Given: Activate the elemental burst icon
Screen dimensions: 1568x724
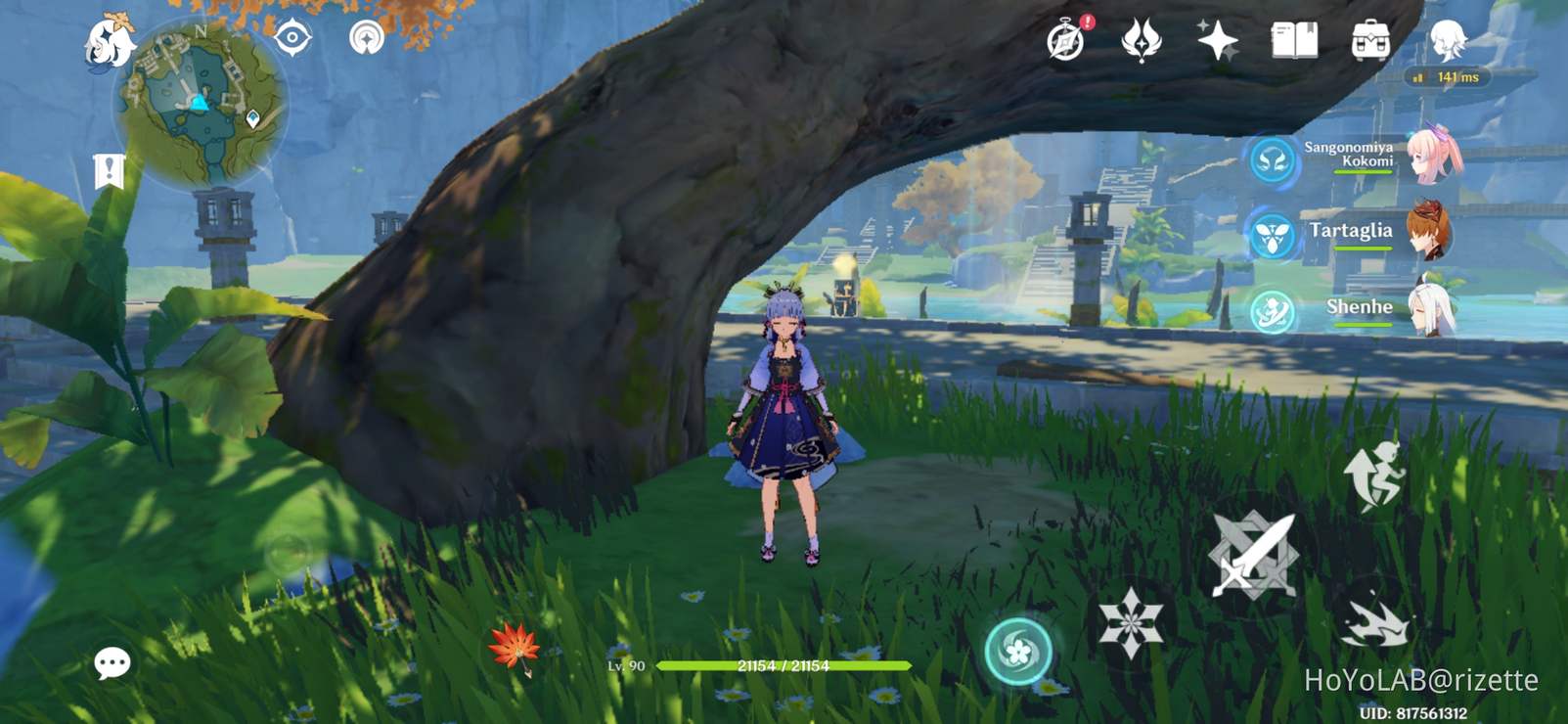Looking at the screenshot, I should tap(1019, 650).
